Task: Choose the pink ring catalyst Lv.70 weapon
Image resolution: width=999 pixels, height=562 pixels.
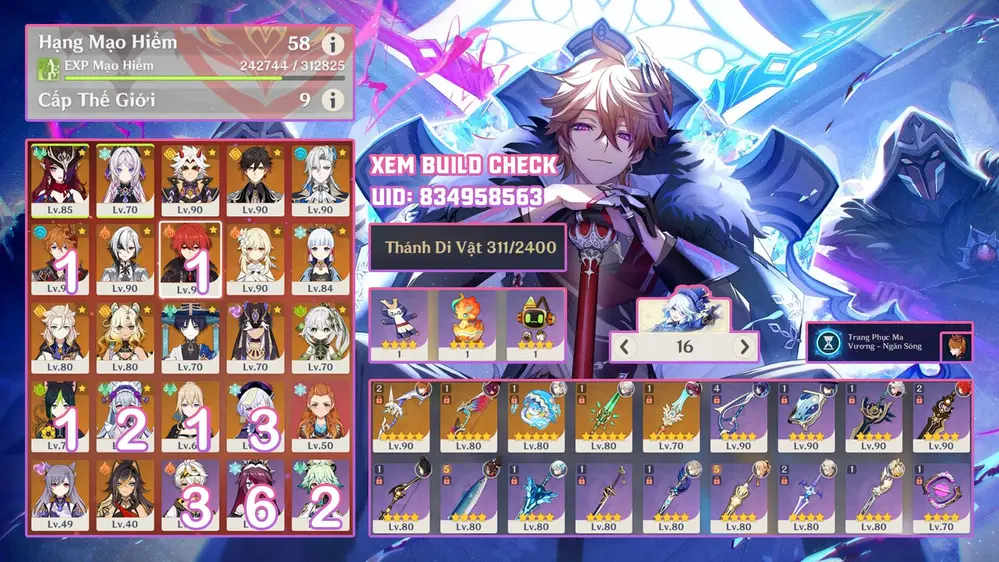Action: [940, 495]
